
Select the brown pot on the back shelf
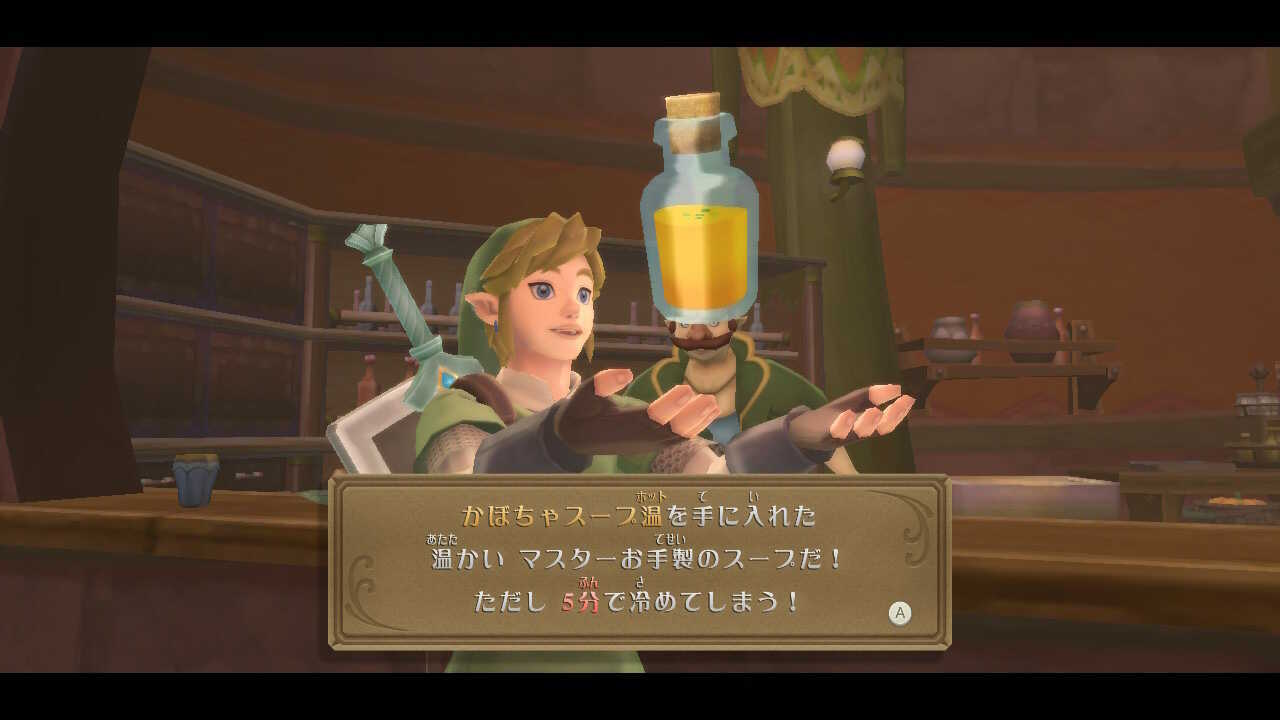point(1030,320)
